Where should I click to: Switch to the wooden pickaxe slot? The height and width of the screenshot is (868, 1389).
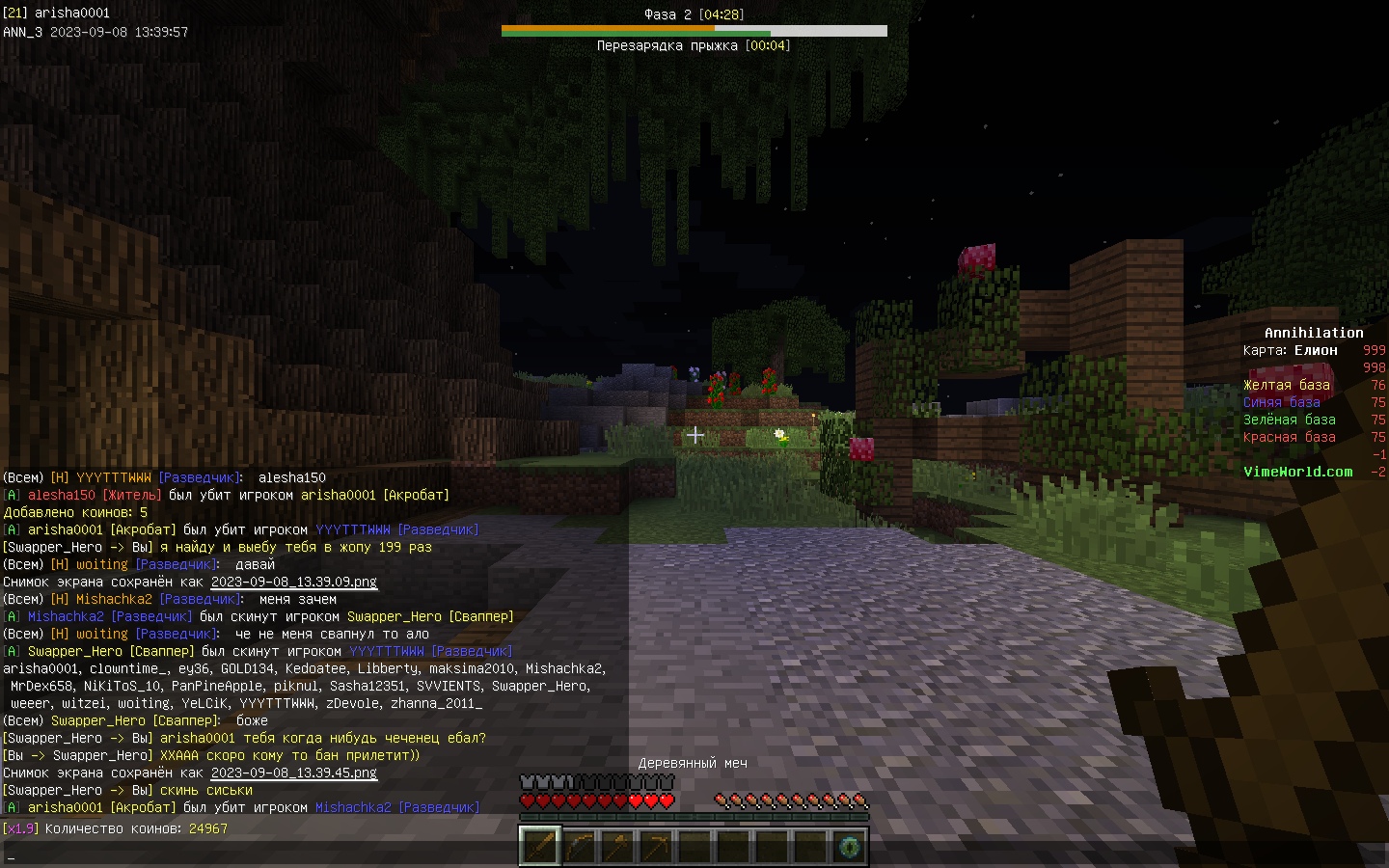point(656,847)
